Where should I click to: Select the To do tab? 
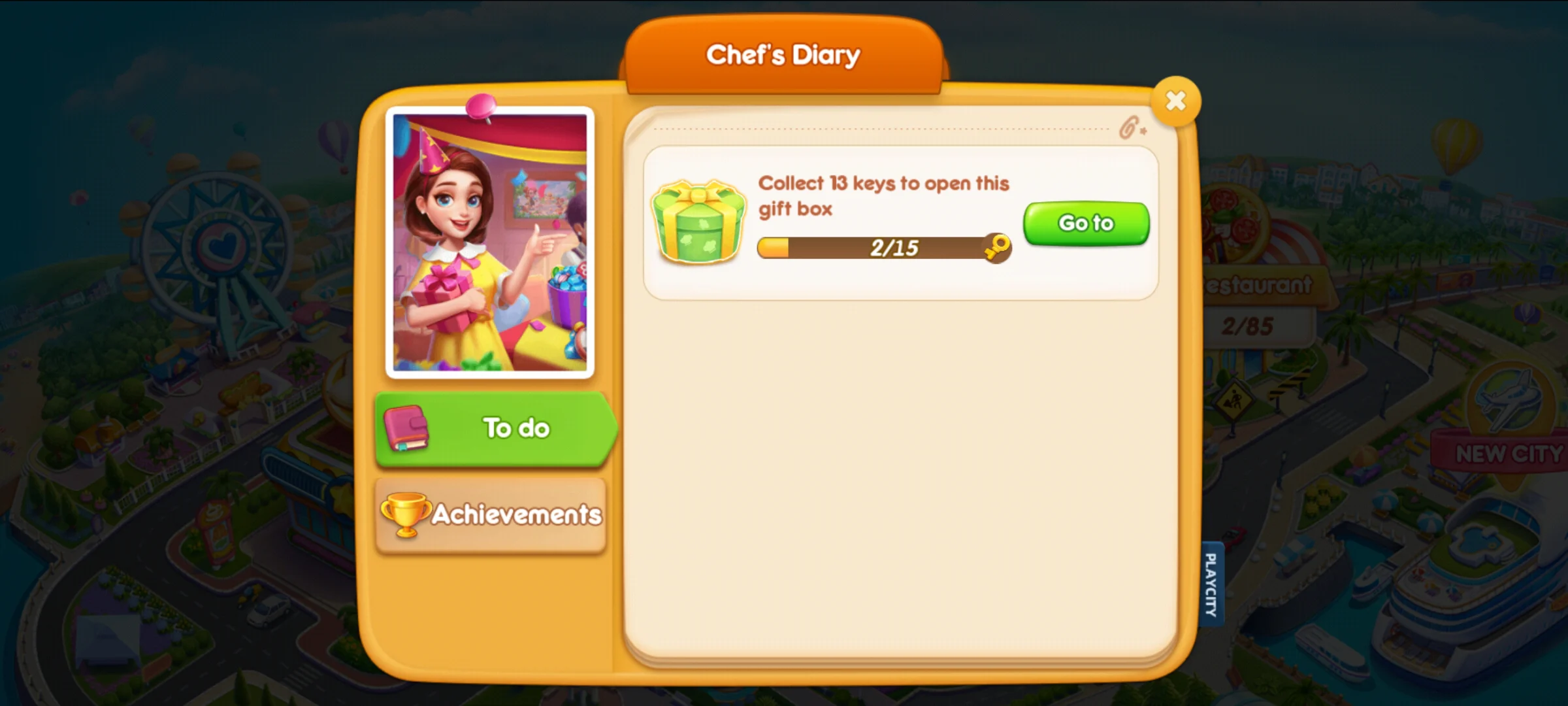(494, 428)
